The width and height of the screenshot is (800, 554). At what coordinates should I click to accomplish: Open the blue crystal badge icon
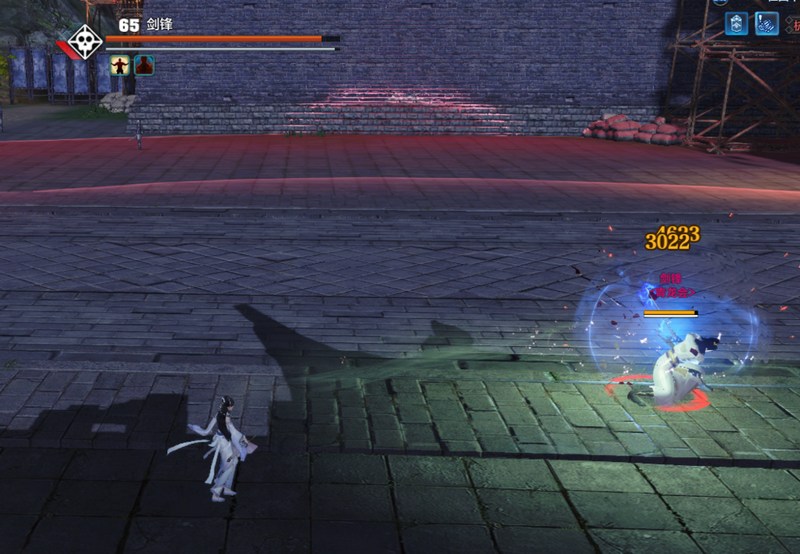click(737, 23)
